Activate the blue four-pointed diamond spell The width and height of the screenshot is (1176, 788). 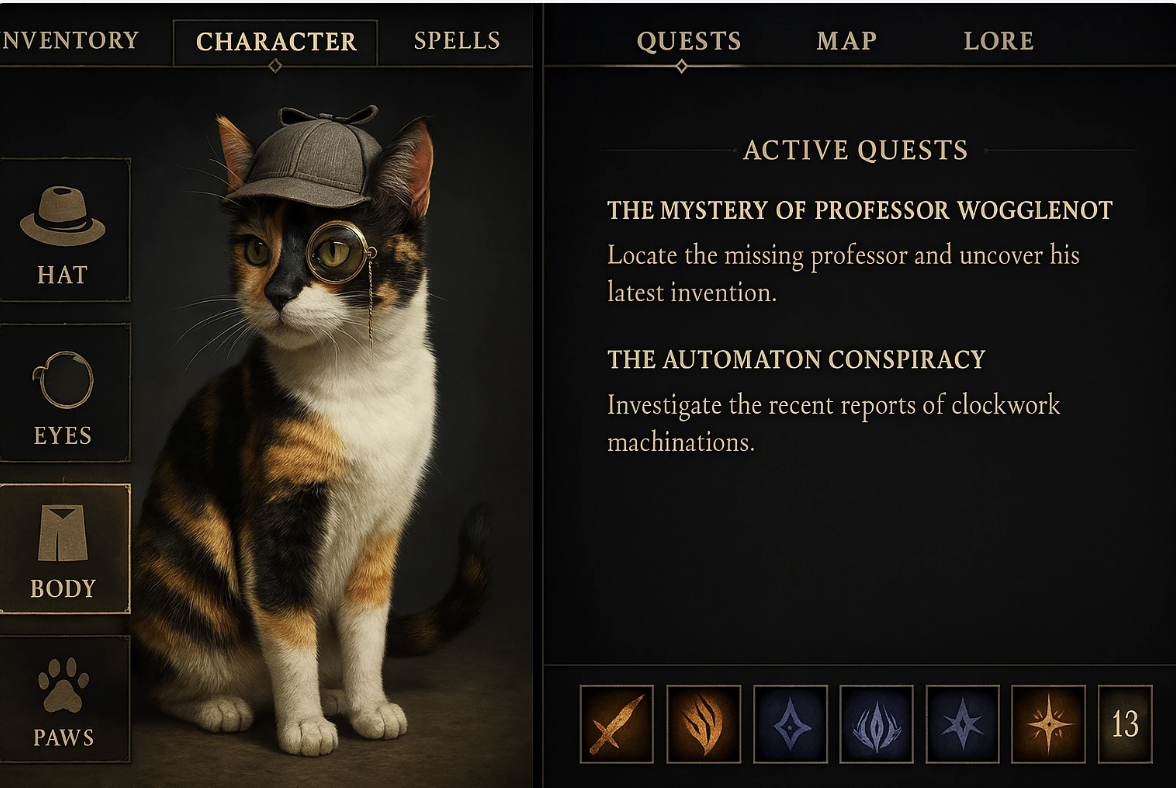click(x=790, y=723)
